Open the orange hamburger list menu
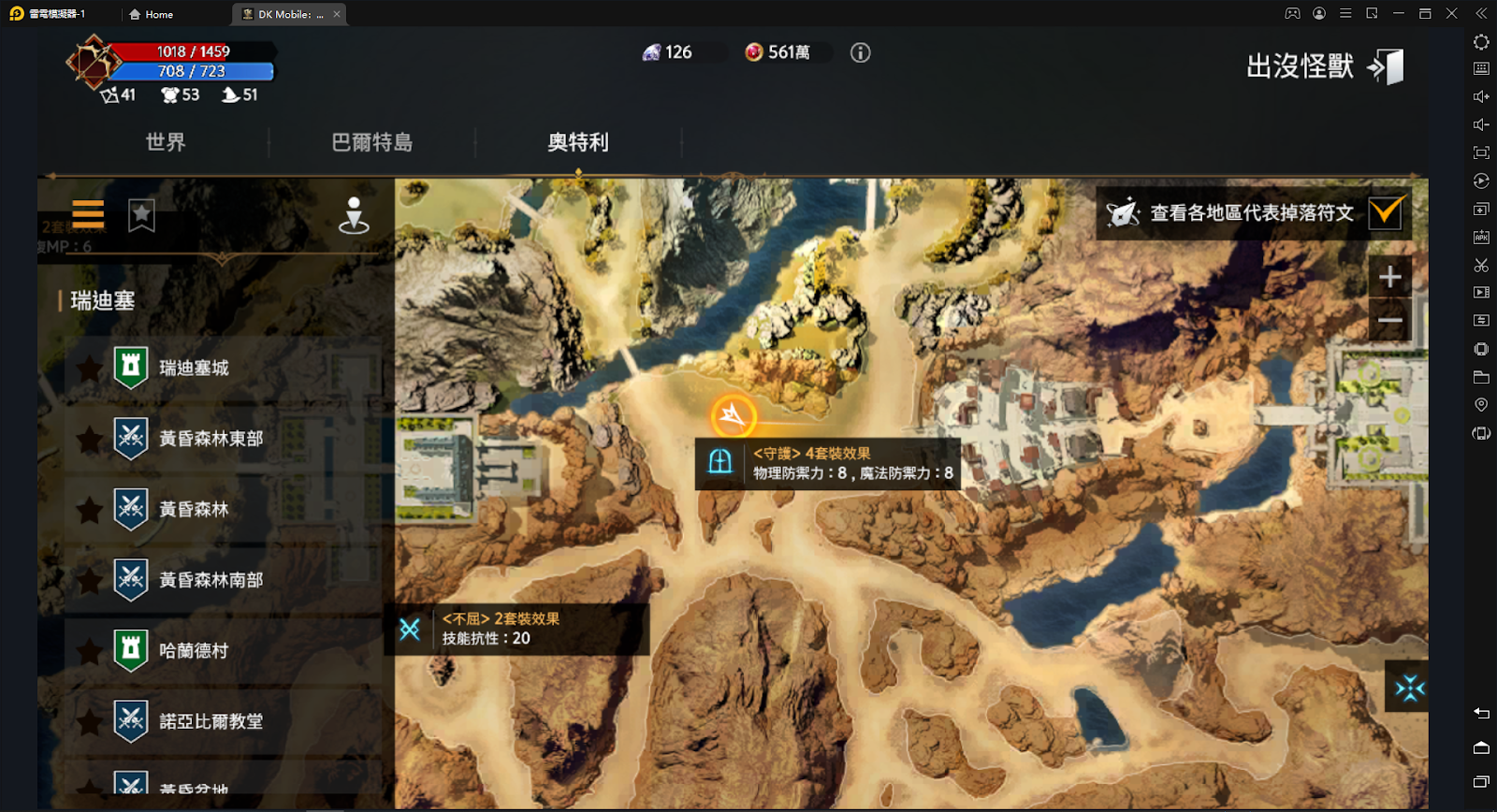 coord(88,214)
